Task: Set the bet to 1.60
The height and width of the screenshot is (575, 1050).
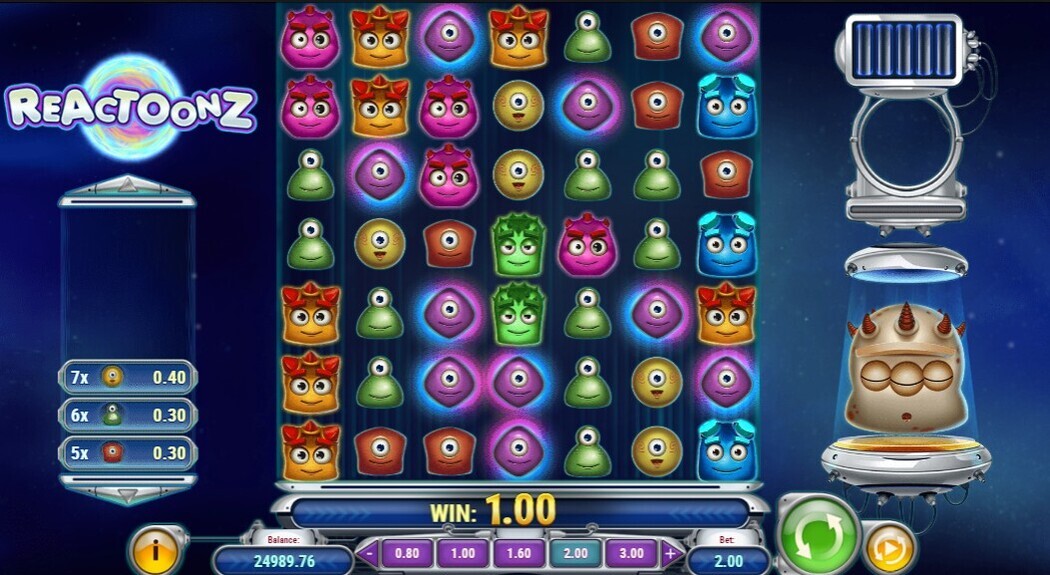Action: 520,553
